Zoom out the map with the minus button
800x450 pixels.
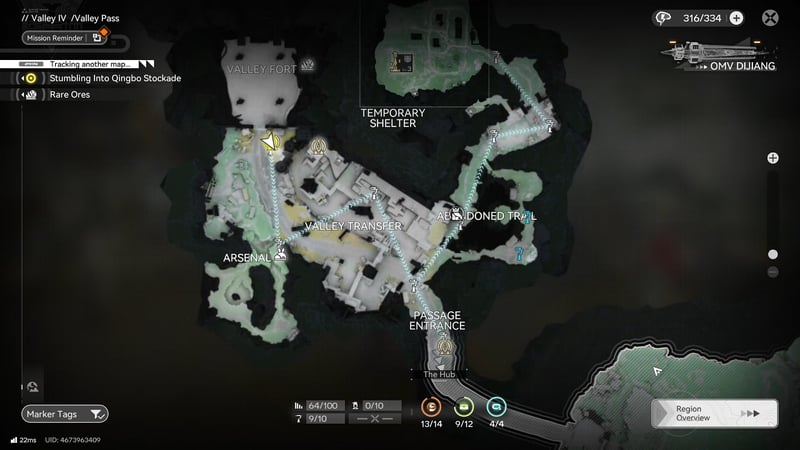773,272
